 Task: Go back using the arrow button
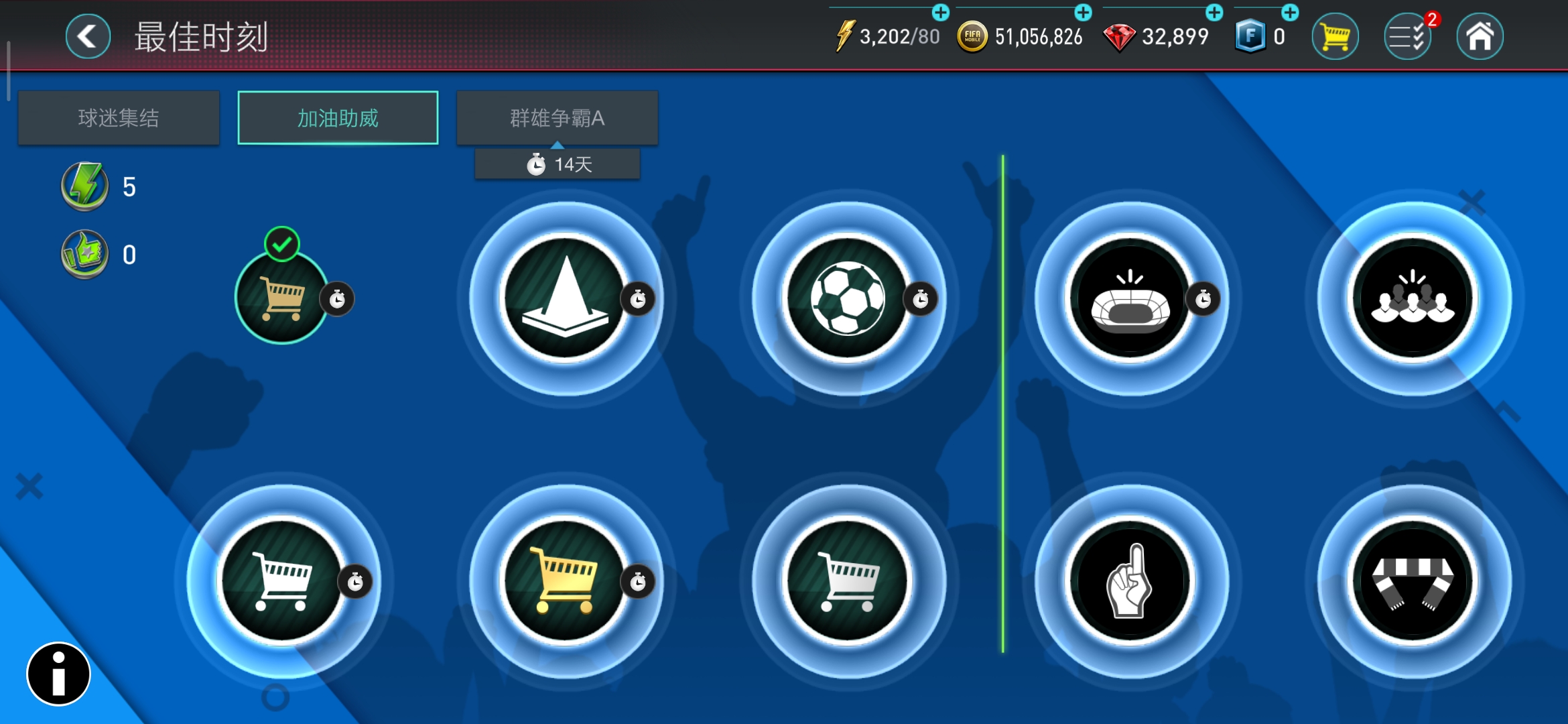[x=88, y=36]
